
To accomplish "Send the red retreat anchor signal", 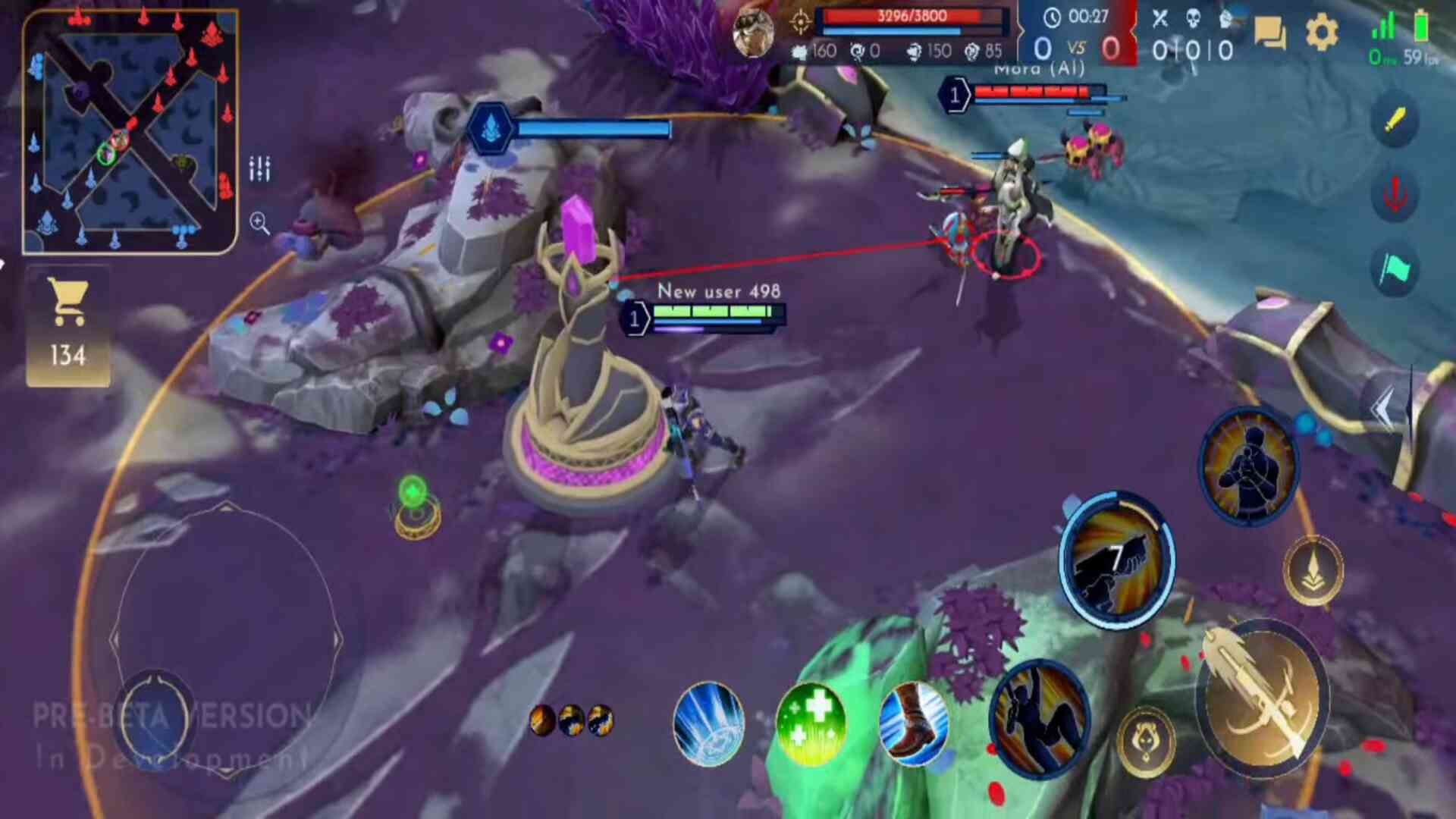I will [1395, 194].
